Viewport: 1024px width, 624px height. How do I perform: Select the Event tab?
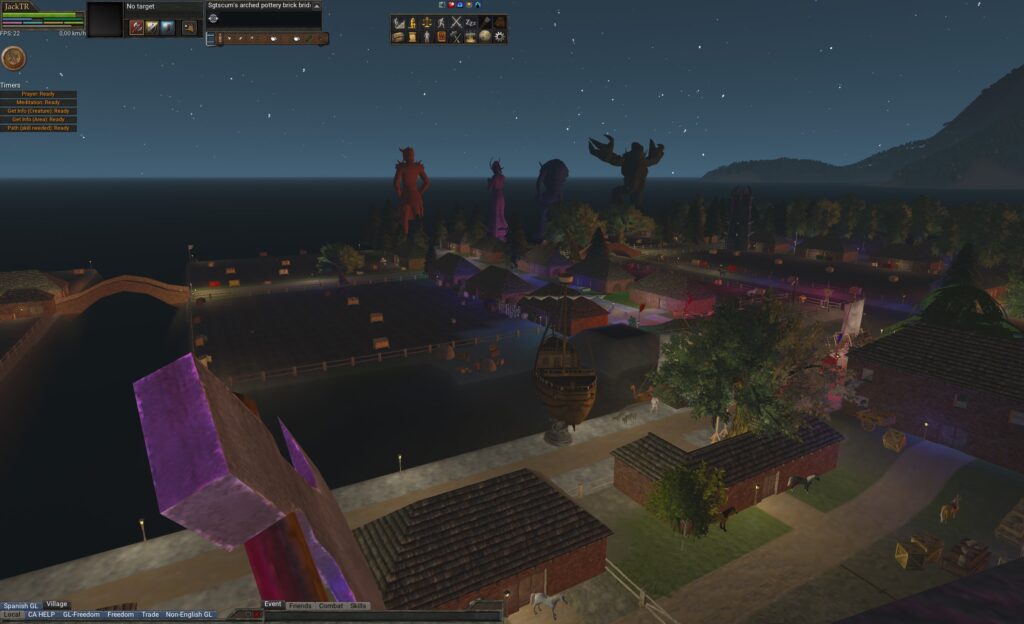coord(273,605)
